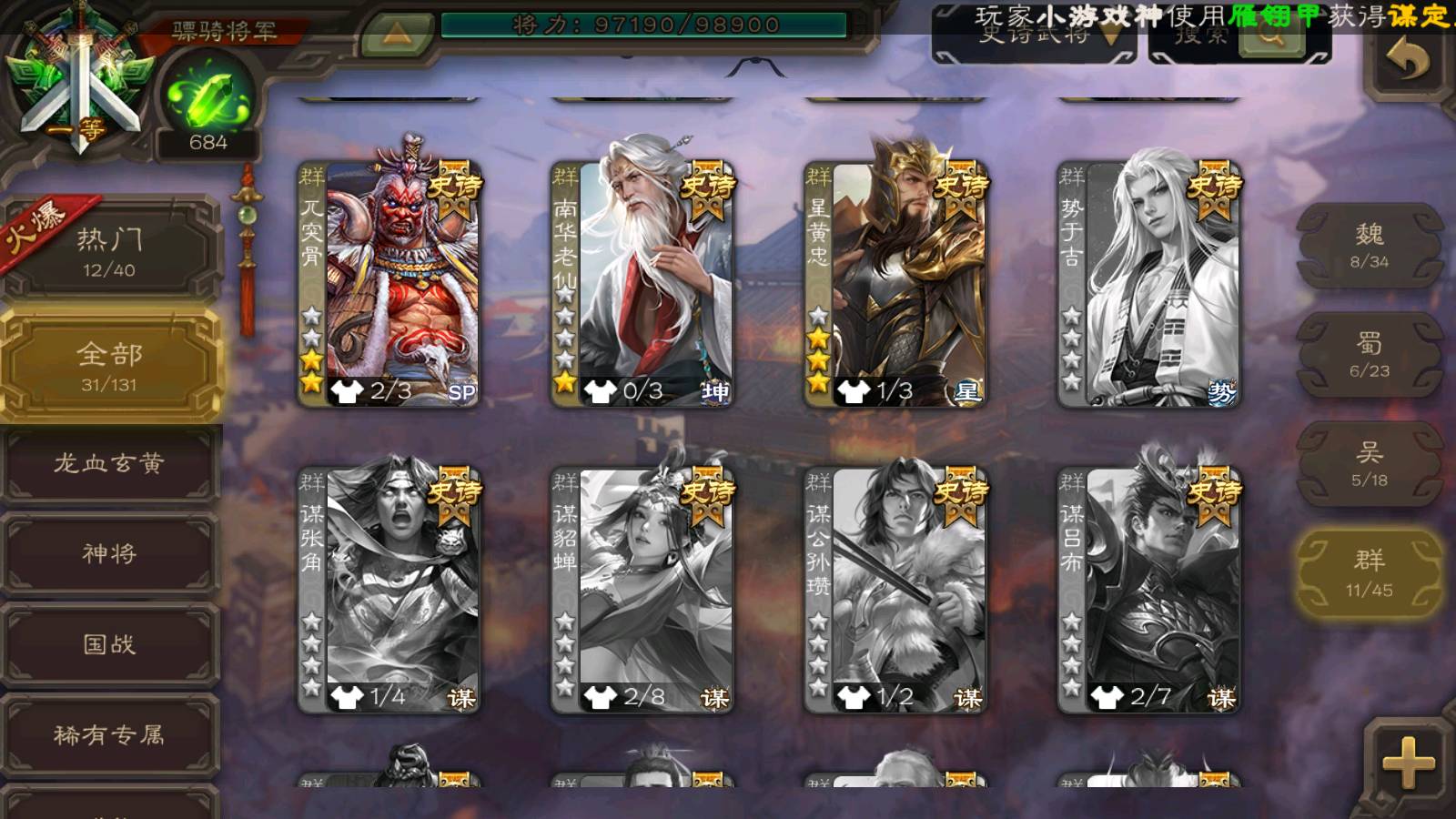Open the 国战 category tab
This screenshot has height=819, width=1456.
109,644
